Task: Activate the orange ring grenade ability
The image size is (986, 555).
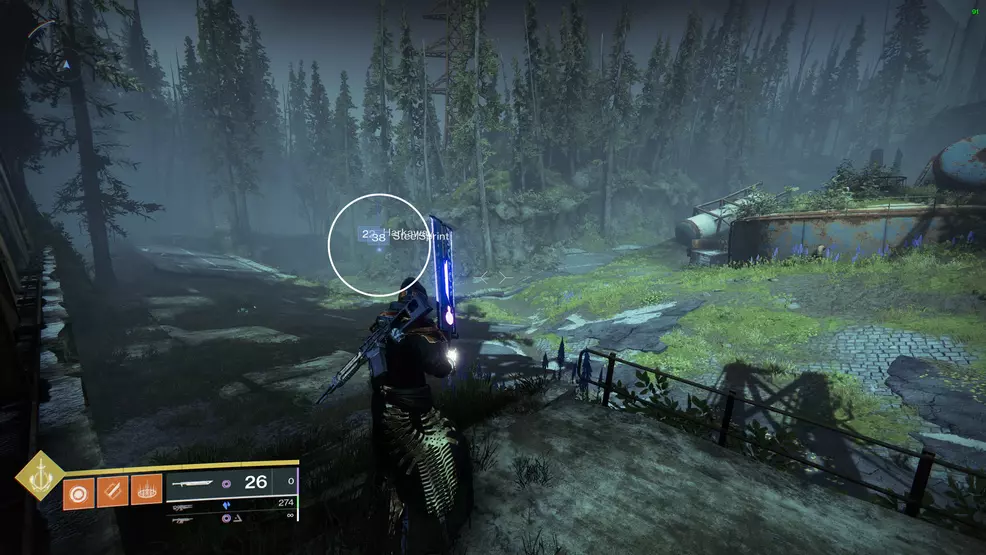Action: (x=79, y=491)
